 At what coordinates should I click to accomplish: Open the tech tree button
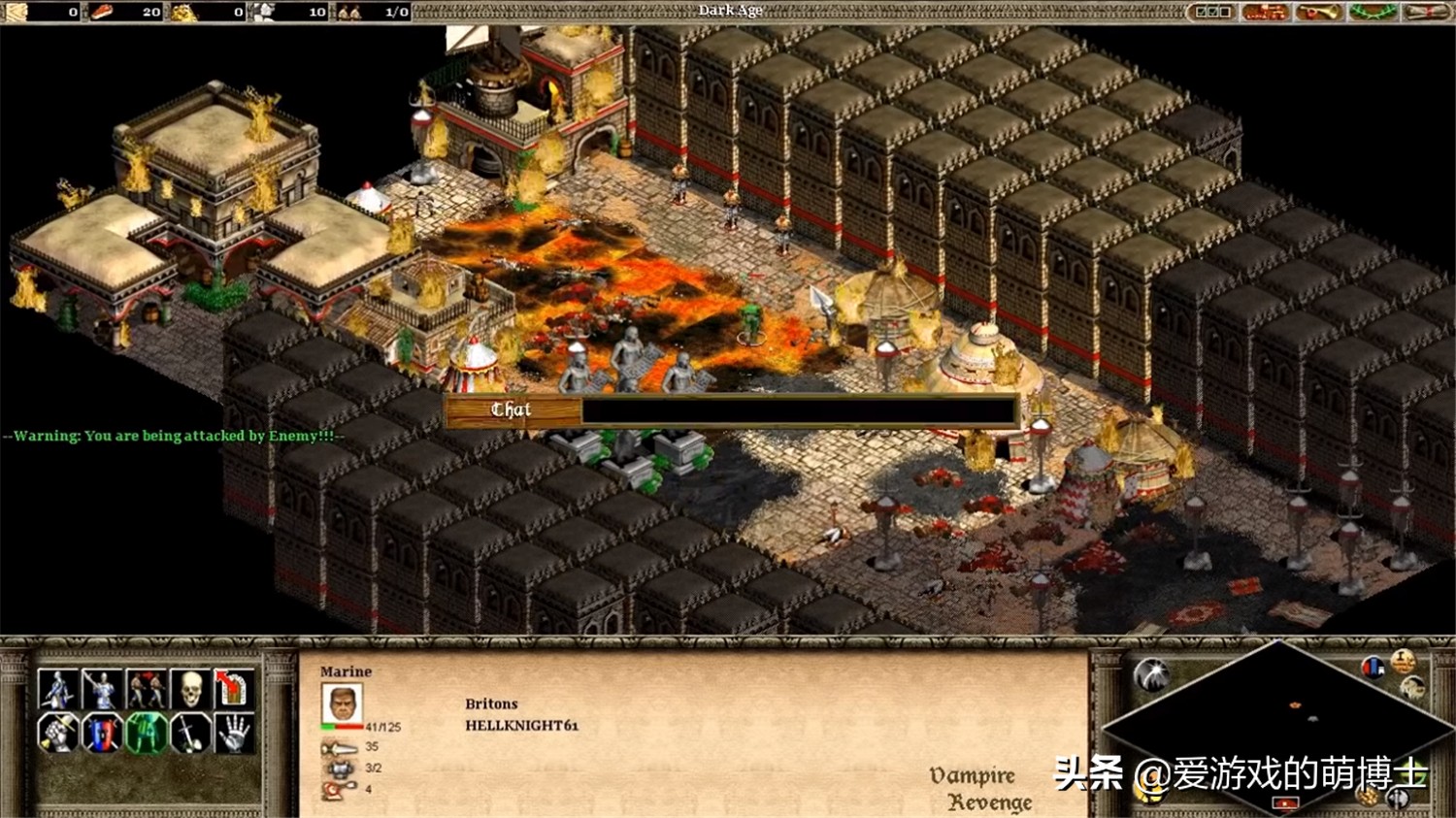coord(1265,12)
